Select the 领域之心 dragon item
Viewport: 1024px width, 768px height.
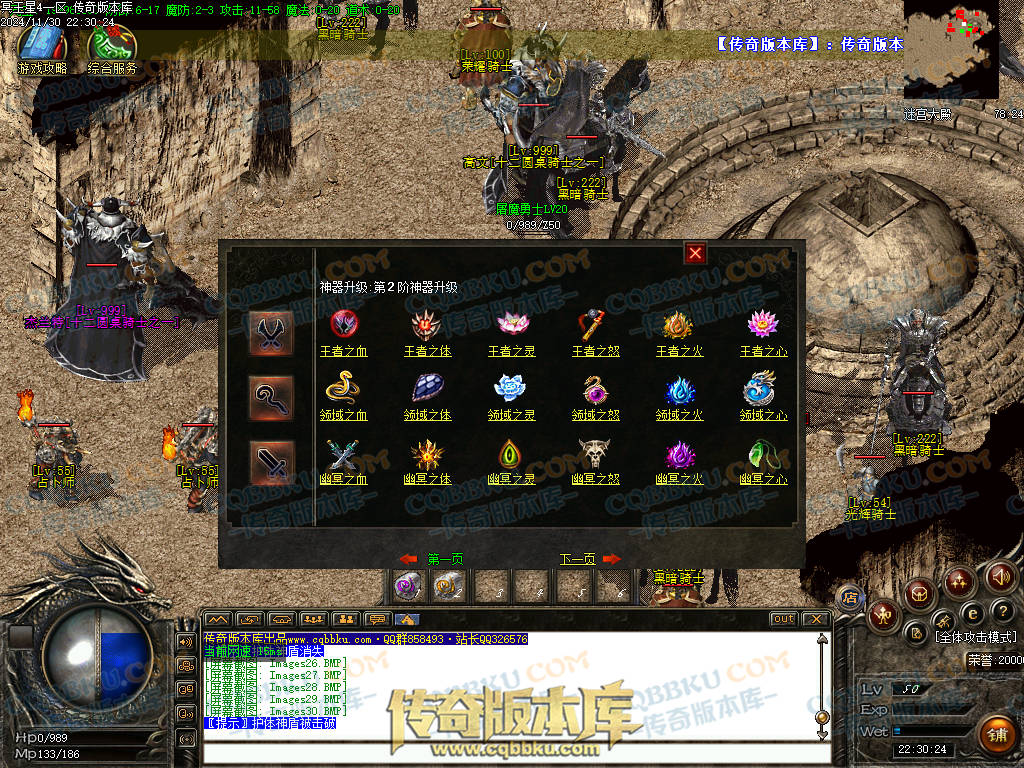pos(763,388)
